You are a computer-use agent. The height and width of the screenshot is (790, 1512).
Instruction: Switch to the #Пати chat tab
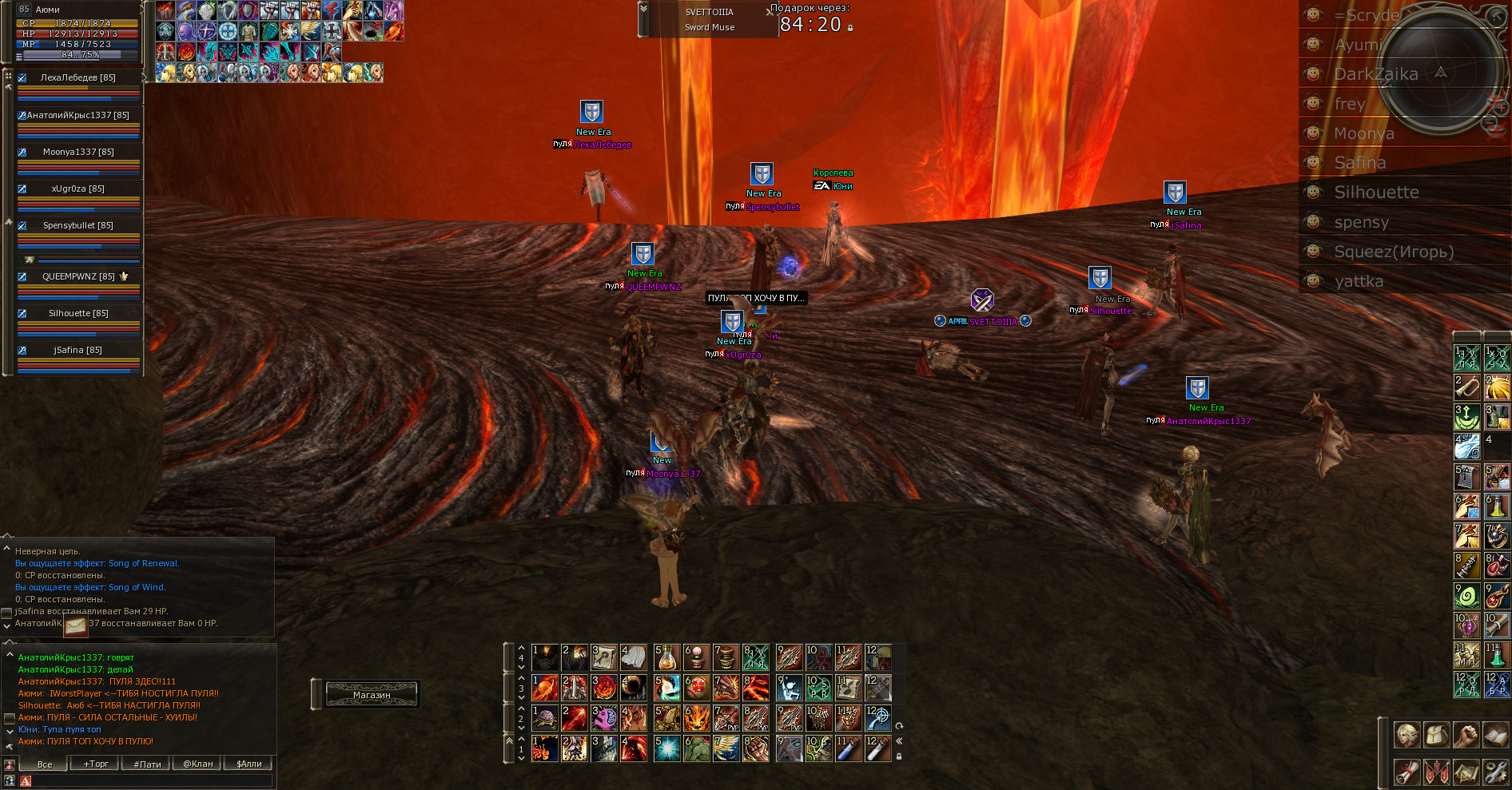pyautogui.click(x=147, y=764)
